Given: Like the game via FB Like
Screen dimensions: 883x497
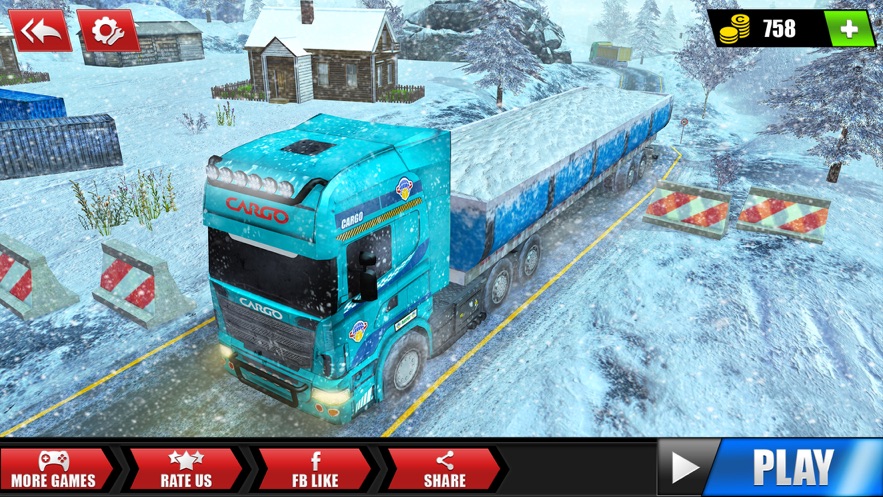Looking at the screenshot, I should (x=314, y=469).
